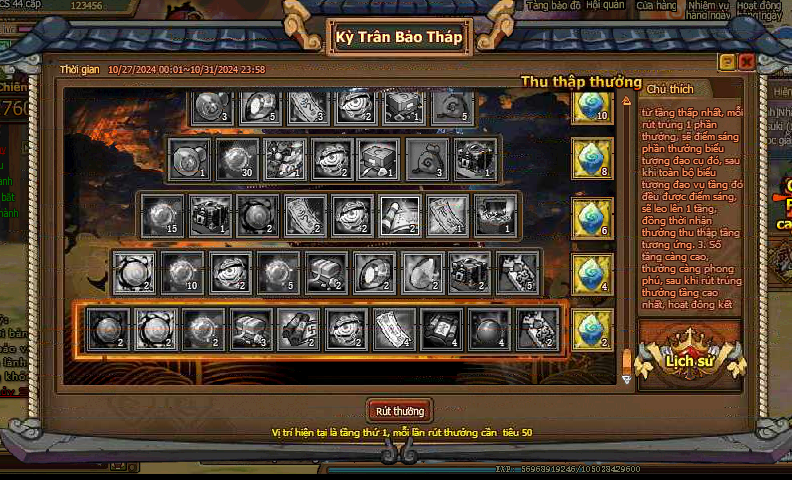Select the orb reward with quantity 15

(x=162, y=215)
